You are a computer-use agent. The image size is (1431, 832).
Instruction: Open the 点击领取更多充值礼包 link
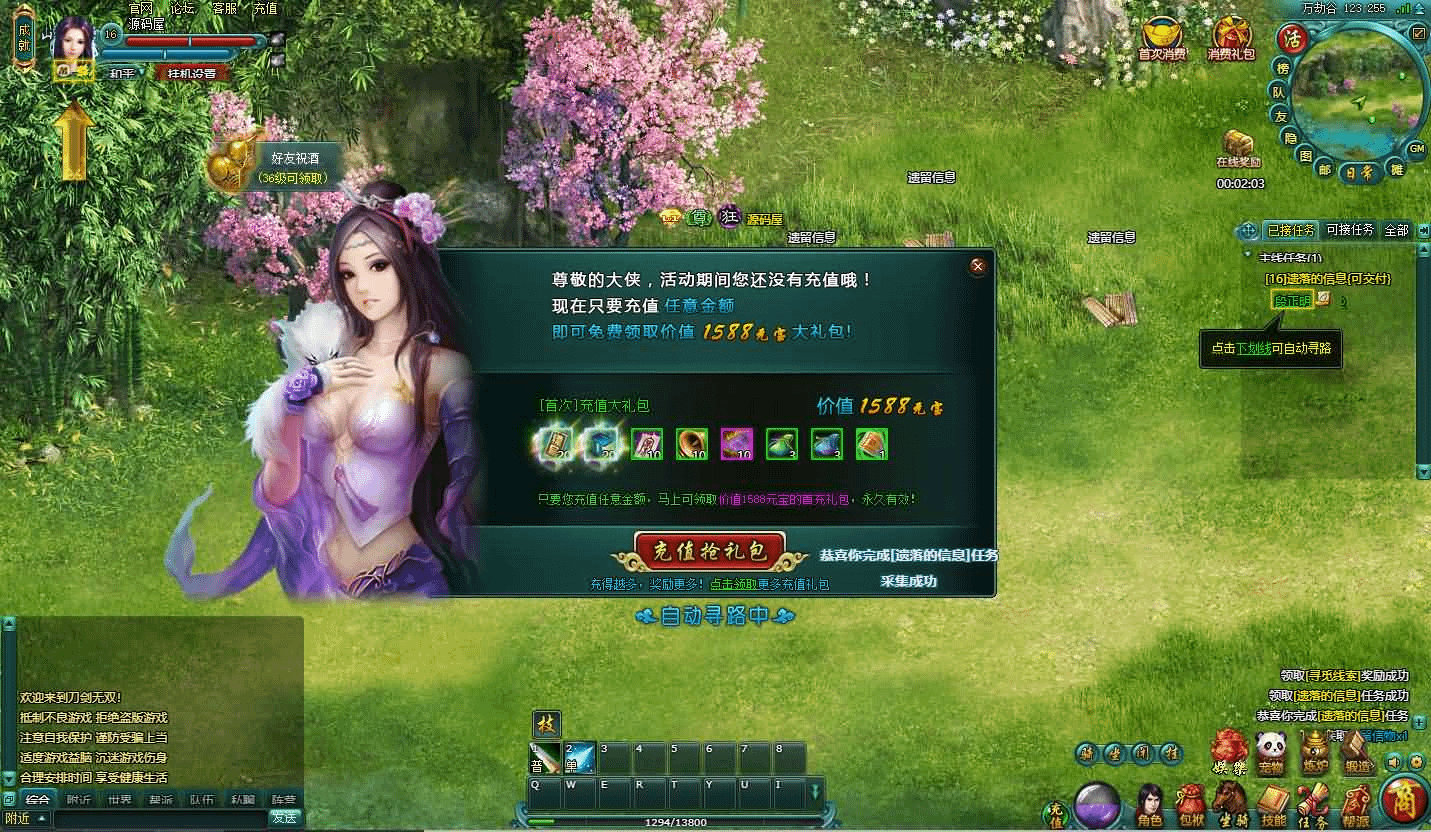769,584
